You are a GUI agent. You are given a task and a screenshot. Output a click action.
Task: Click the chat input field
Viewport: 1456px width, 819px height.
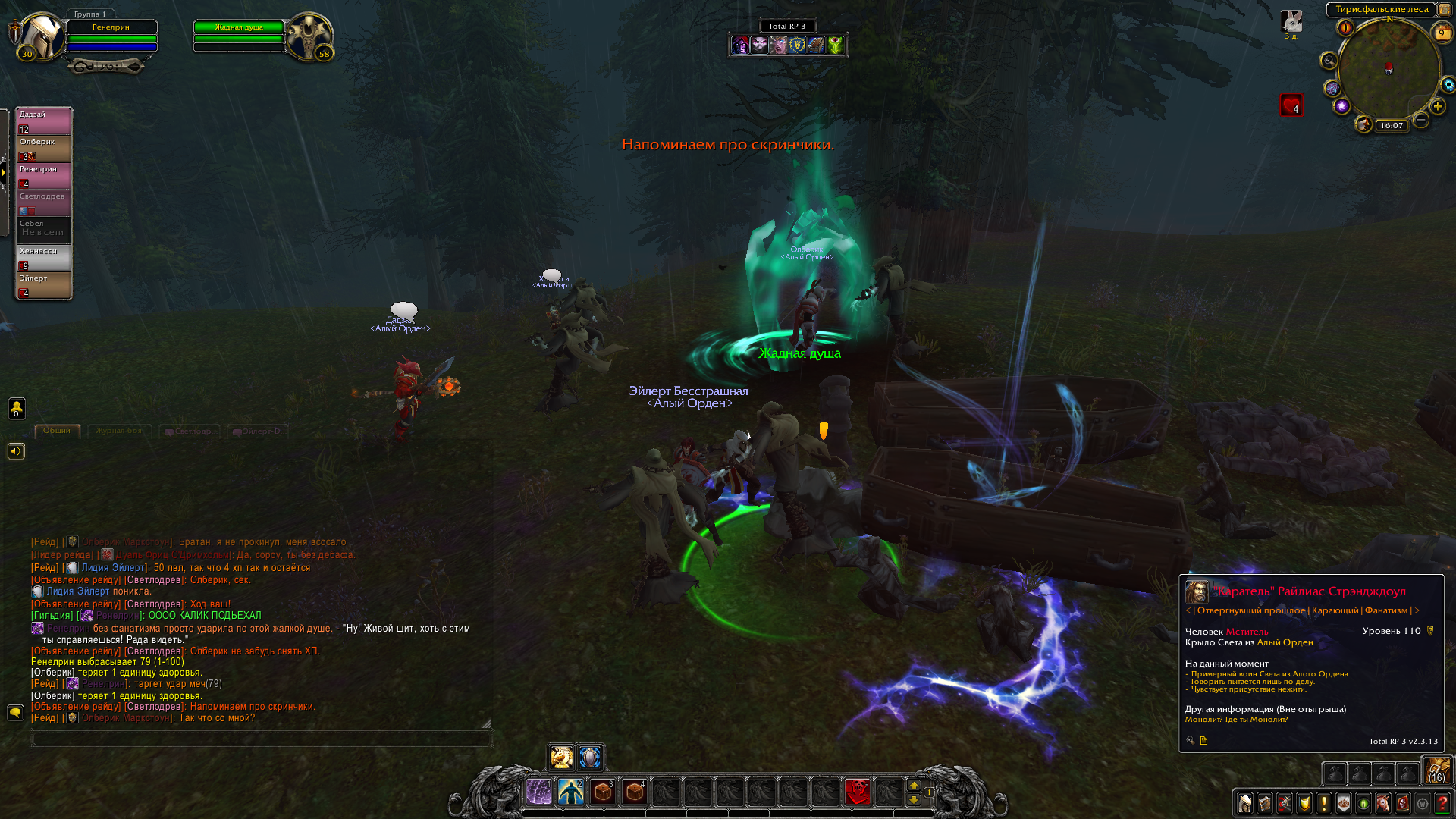click(x=262, y=739)
